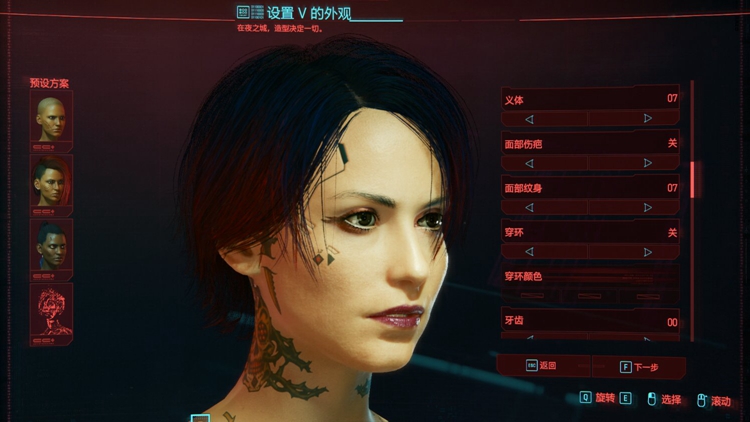Select the bald head preset thumbnail
The height and width of the screenshot is (422, 750).
(x=51, y=117)
